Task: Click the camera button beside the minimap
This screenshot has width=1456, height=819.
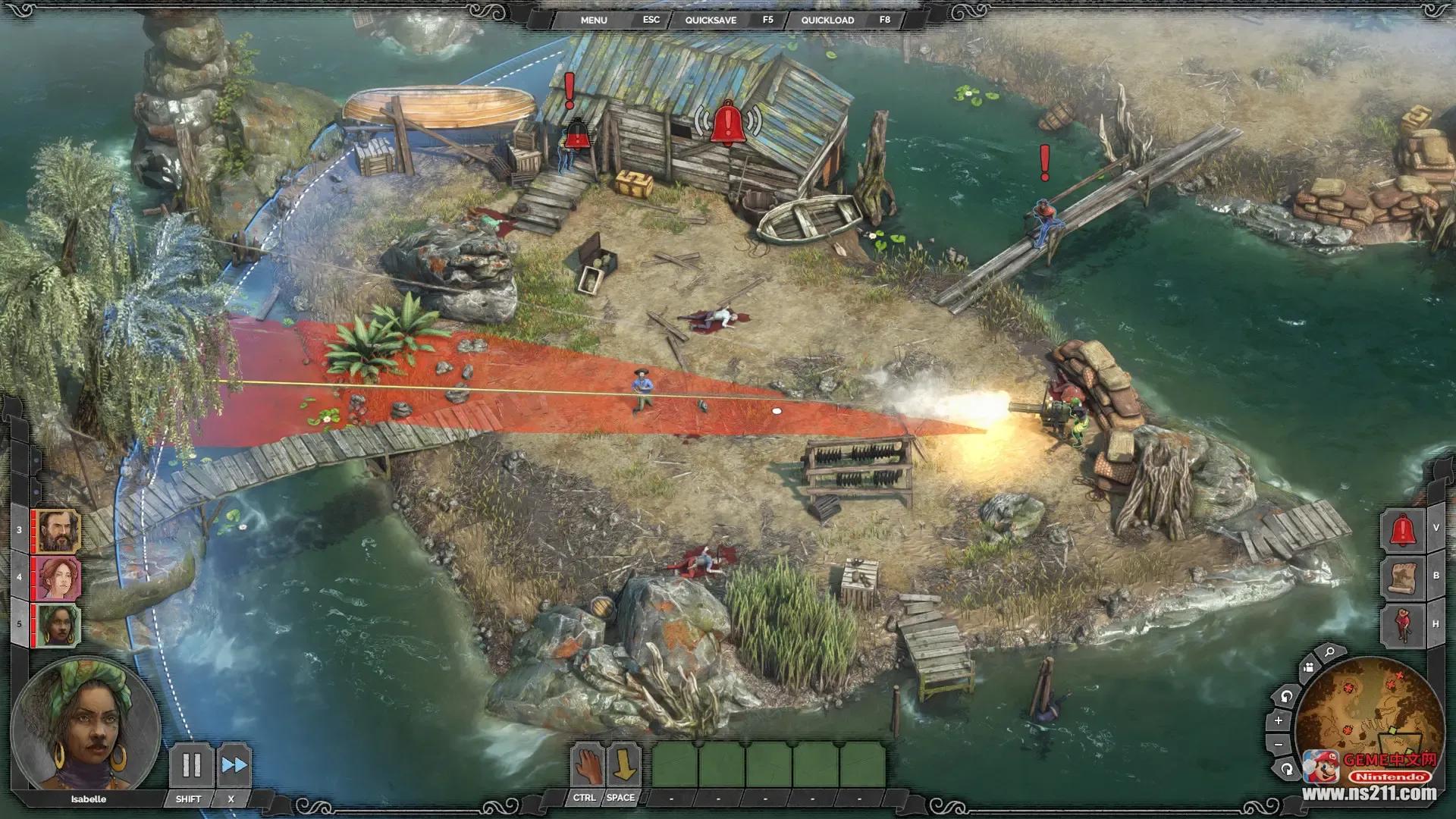Action: pos(1308,668)
